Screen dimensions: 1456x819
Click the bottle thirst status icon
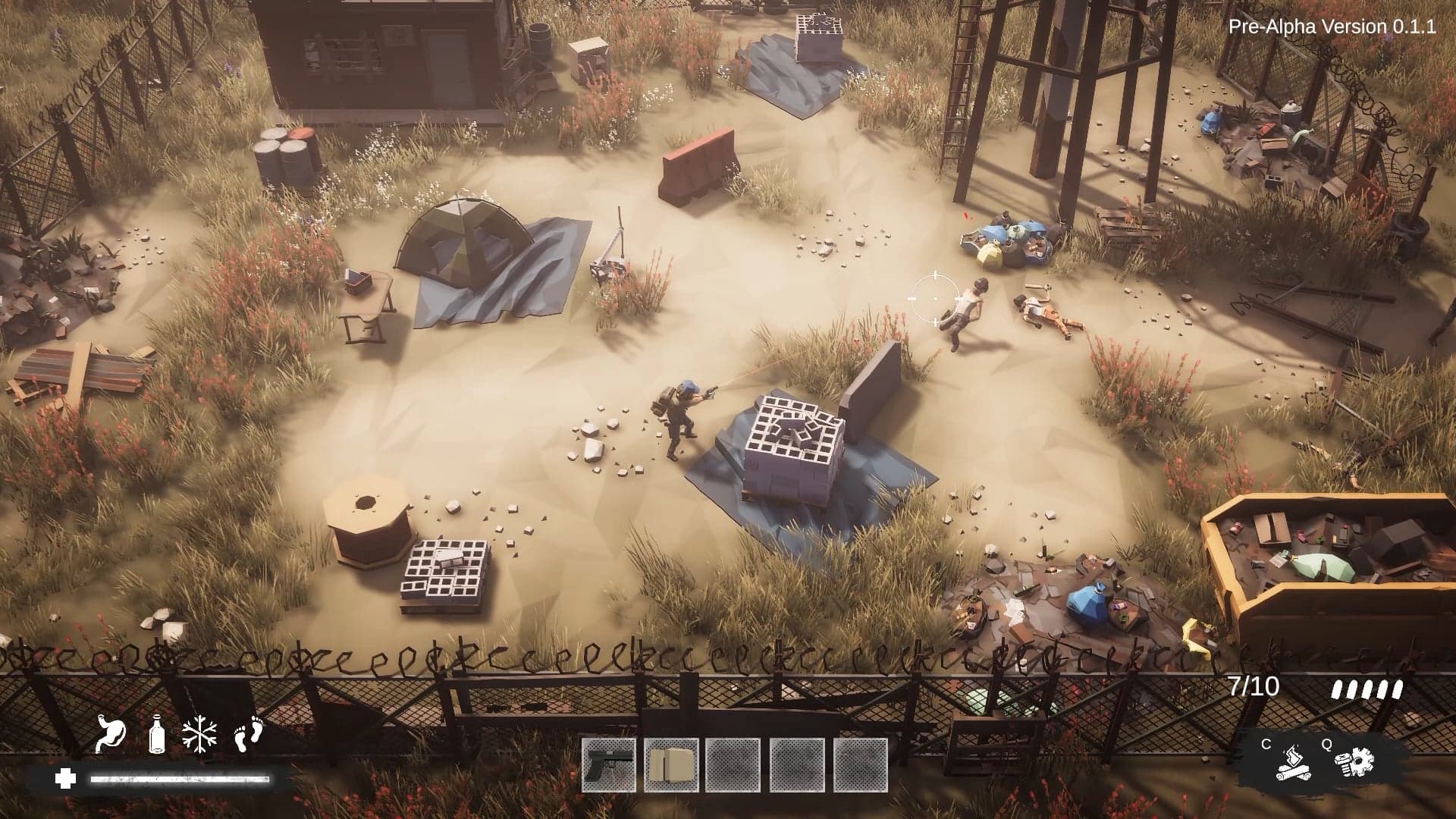156,734
